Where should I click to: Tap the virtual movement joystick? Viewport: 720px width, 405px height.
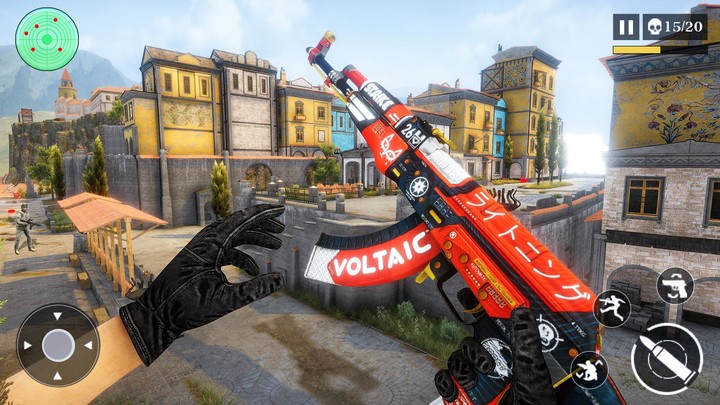(58, 345)
